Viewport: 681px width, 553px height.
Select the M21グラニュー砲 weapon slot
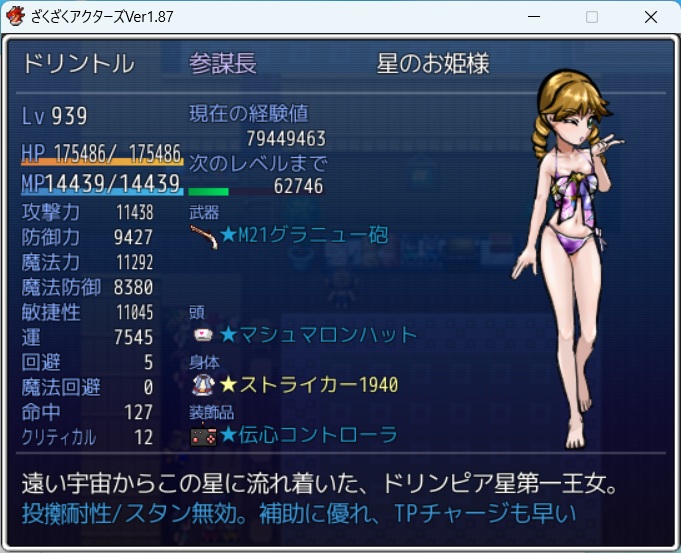(304, 236)
